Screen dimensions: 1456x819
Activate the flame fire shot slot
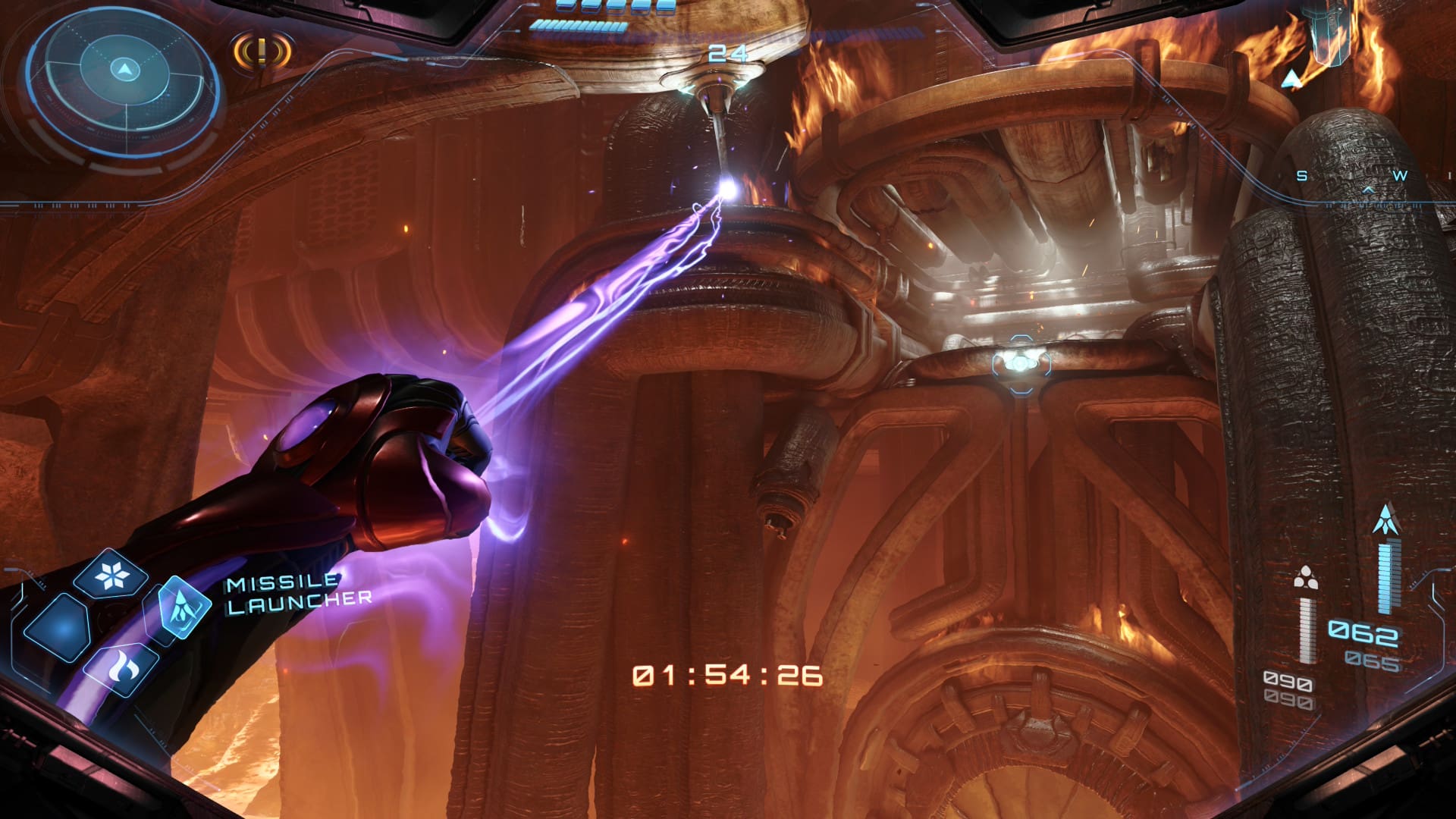click(x=121, y=667)
